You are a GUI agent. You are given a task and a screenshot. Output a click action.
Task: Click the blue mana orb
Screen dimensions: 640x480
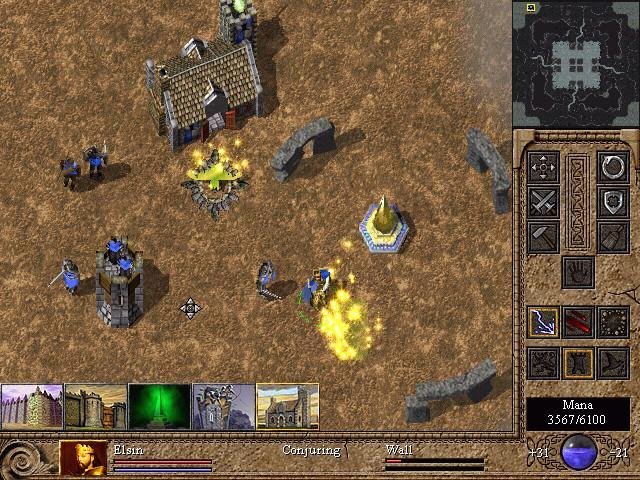[579, 452]
